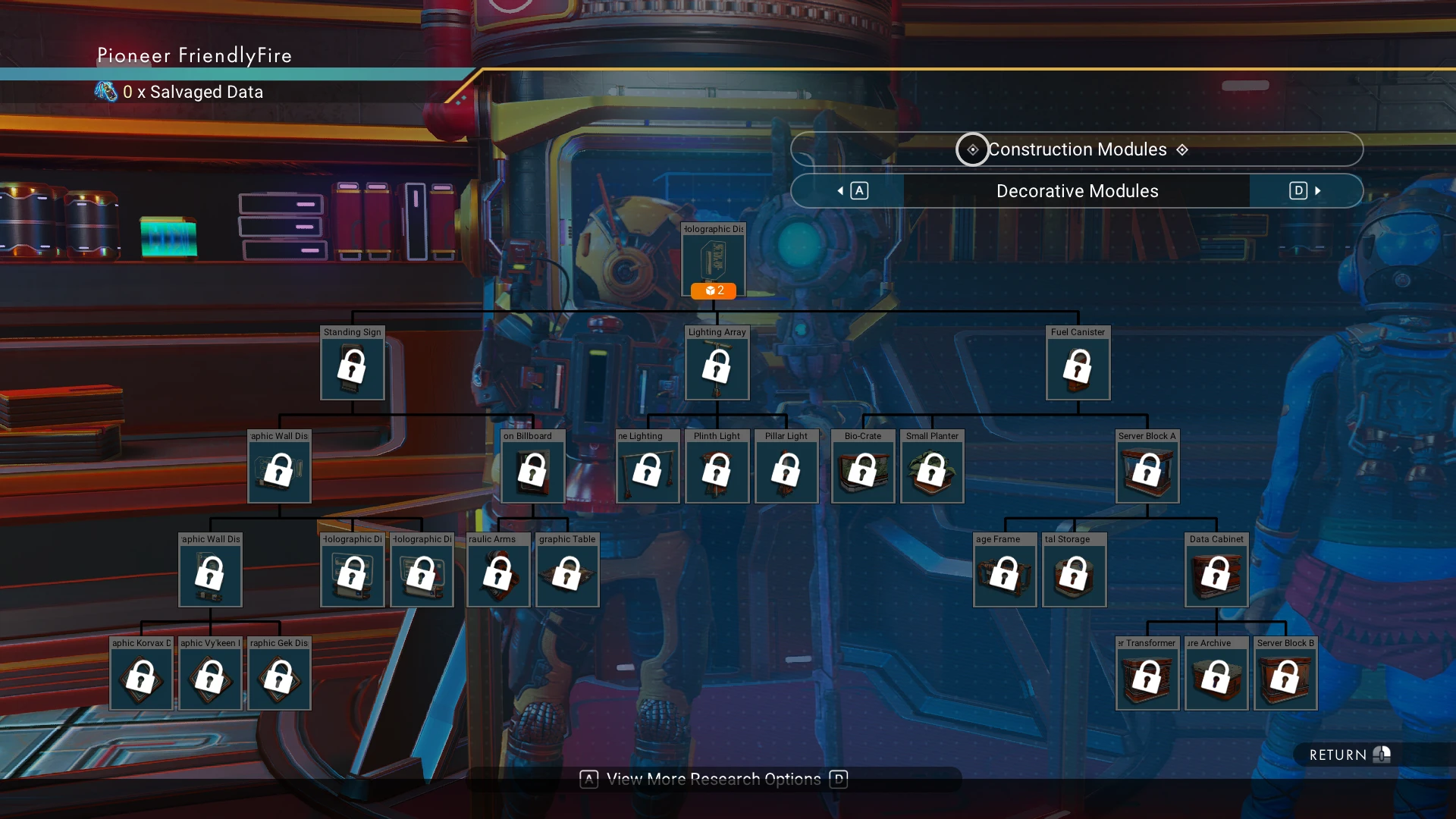Choose the Server Block B node
This screenshot has height=819, width=1456.
1285,679
